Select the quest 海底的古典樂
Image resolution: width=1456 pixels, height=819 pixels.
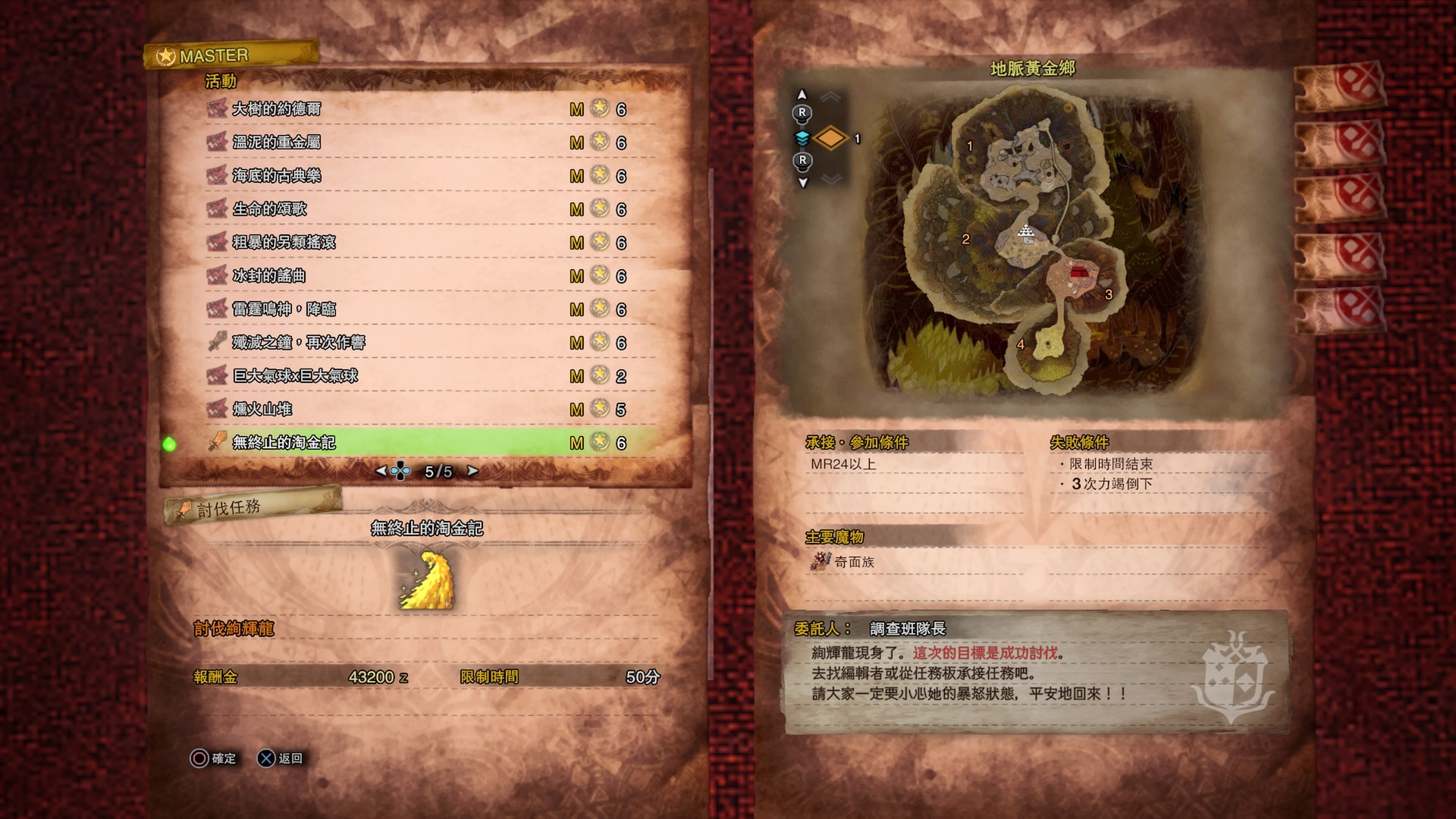pyautogui.click(x=277, y=176)
